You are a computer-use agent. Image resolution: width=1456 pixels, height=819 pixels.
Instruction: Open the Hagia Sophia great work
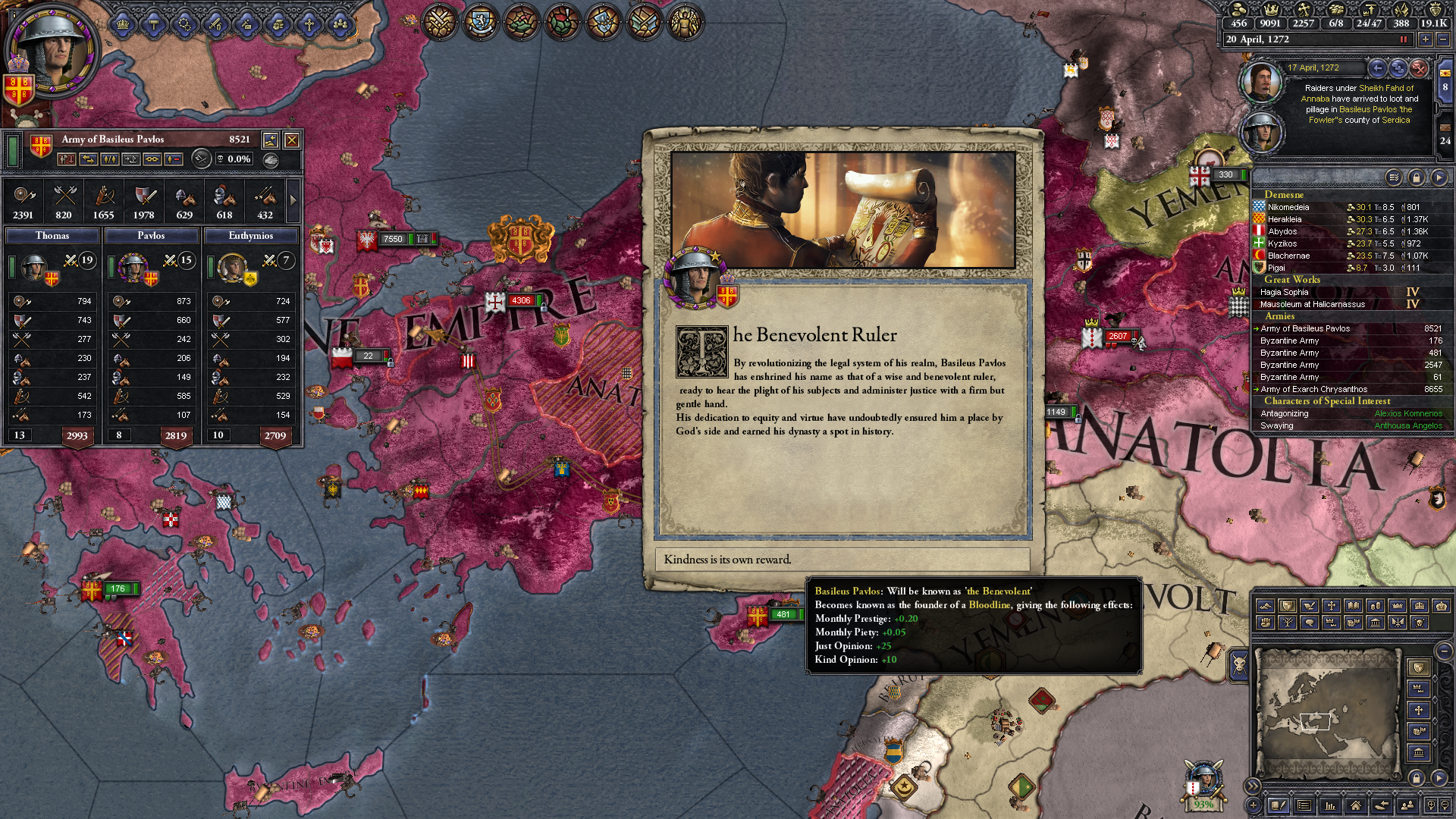tap(1284, 292)
